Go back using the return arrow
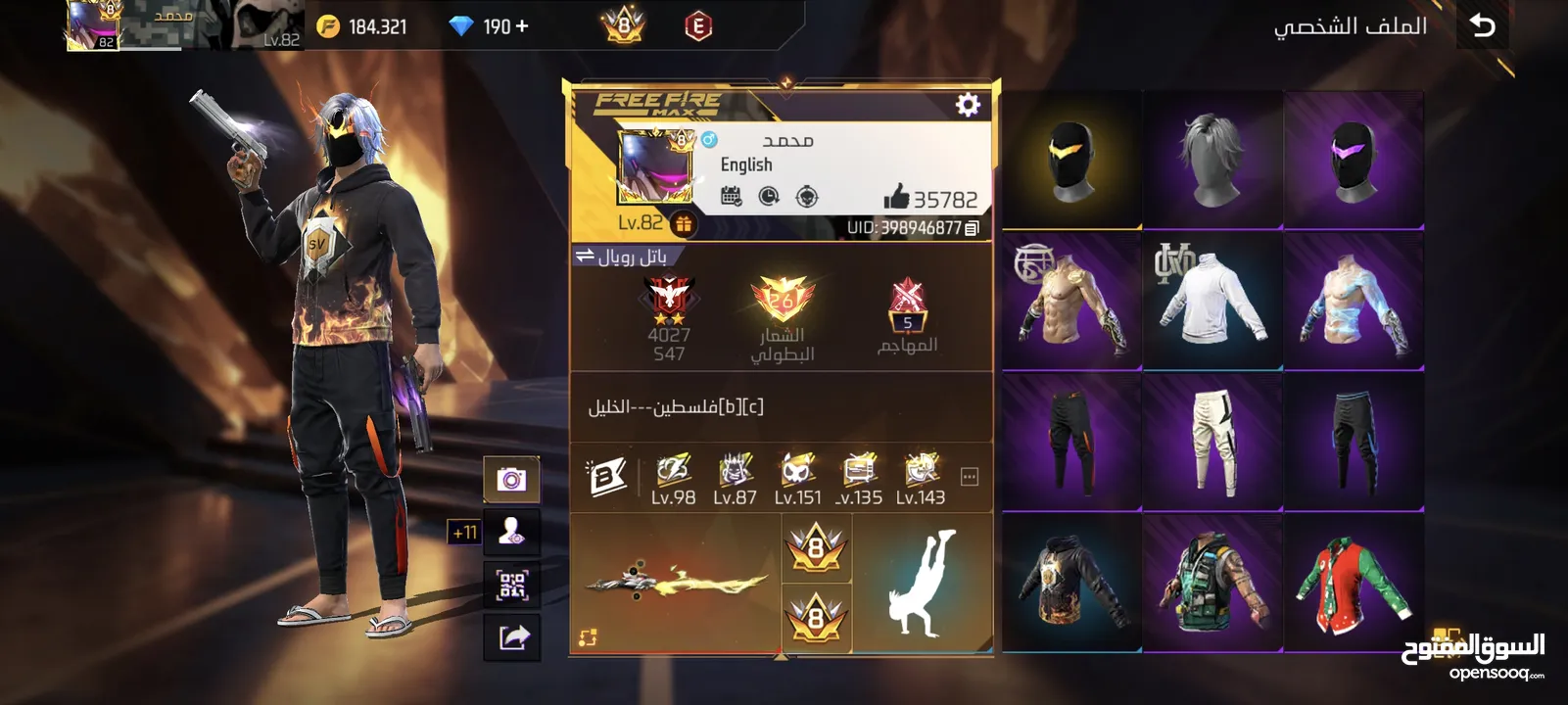1568x705 pixels. [x=1483, y=26]
